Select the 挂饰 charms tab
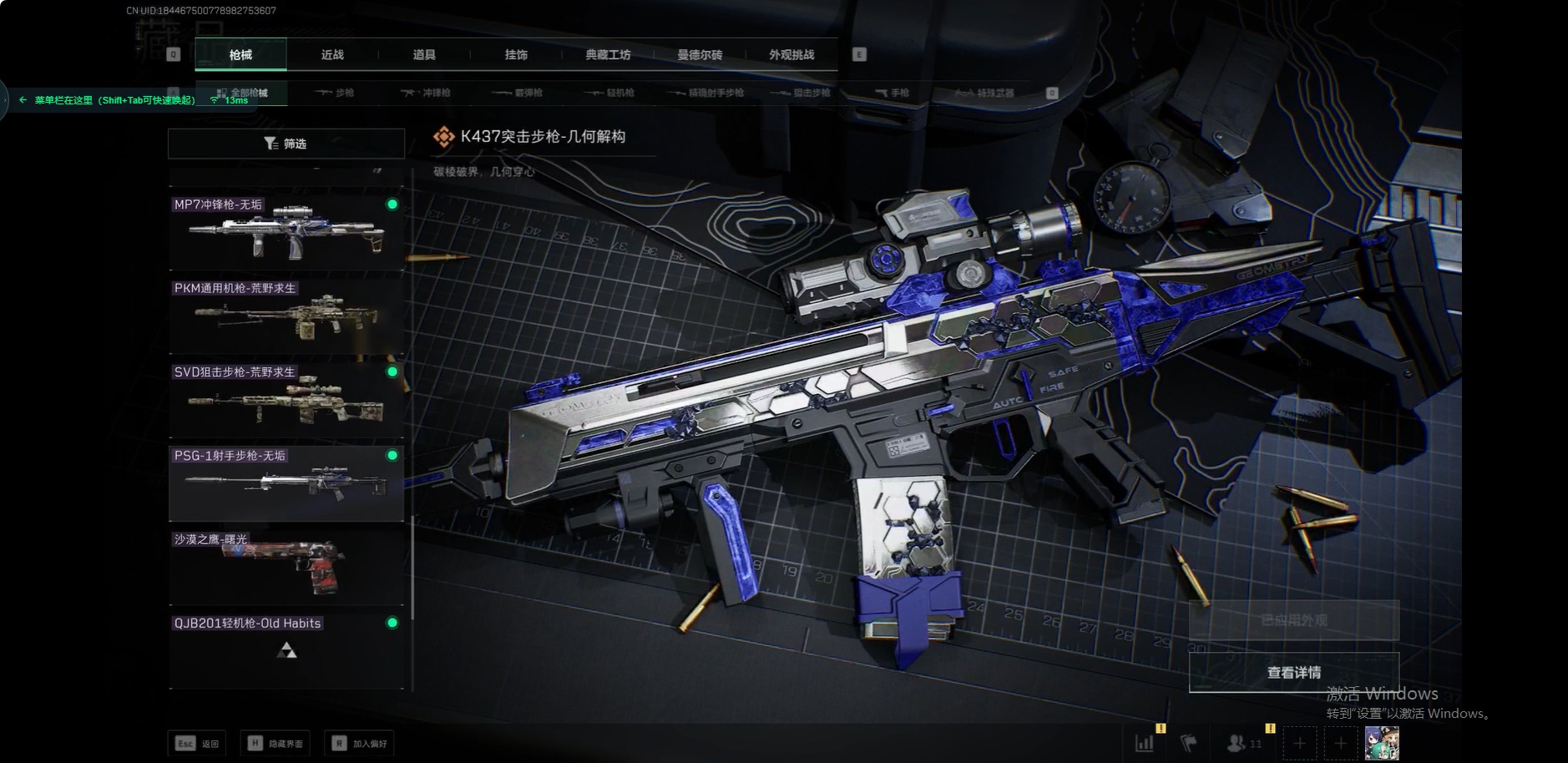 click(x=516, y=55)
